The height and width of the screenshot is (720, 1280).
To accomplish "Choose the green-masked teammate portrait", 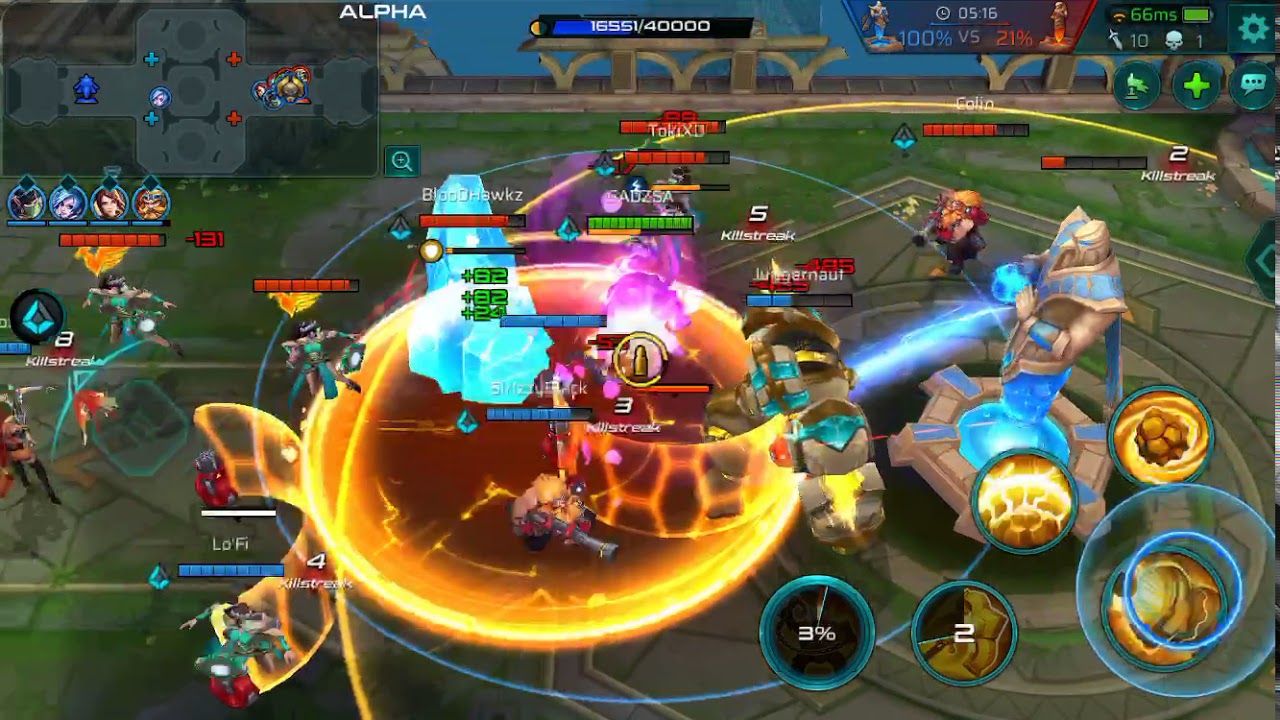I will point(27,202).
